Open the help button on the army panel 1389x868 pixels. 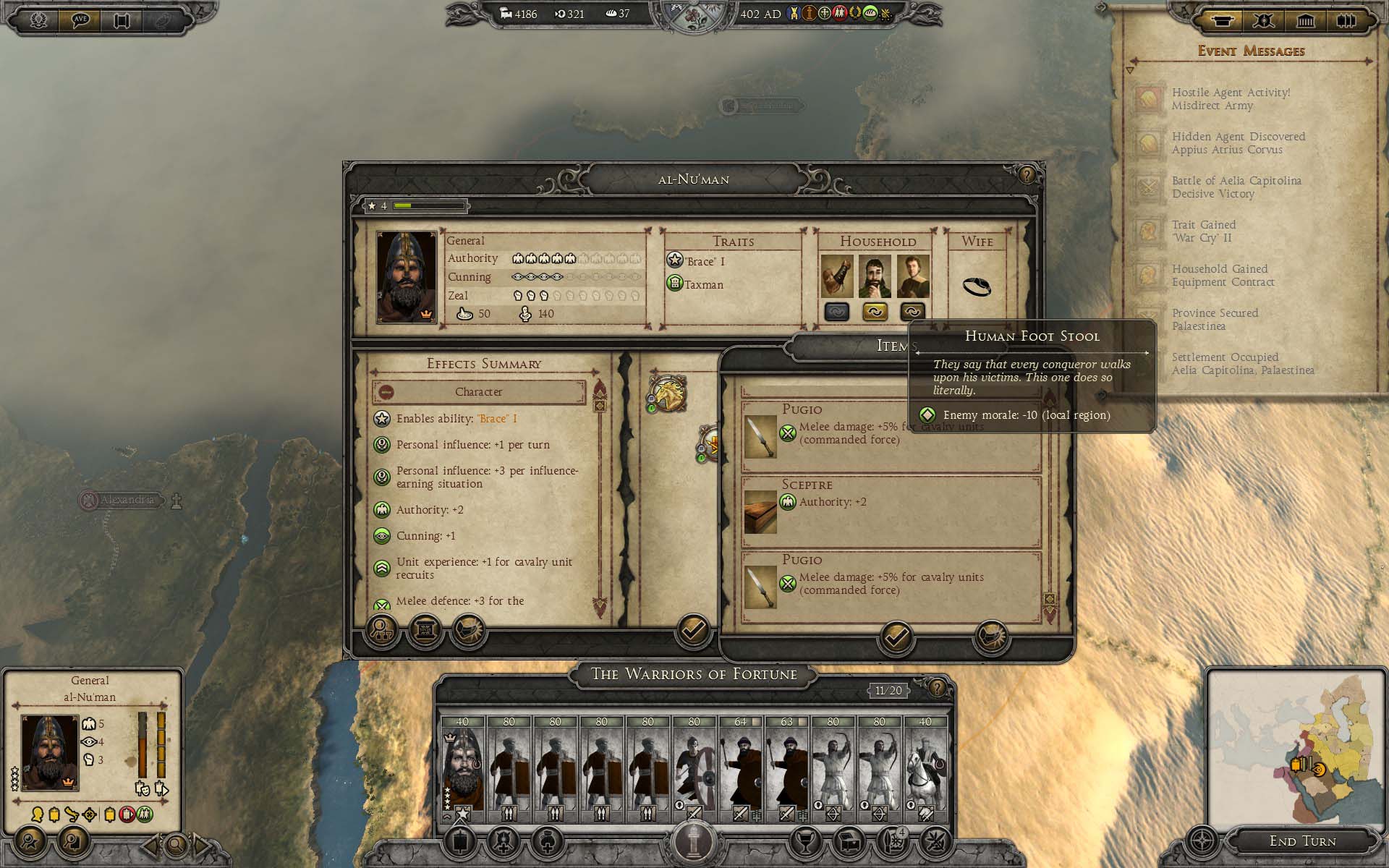click(x=937, y=687)
